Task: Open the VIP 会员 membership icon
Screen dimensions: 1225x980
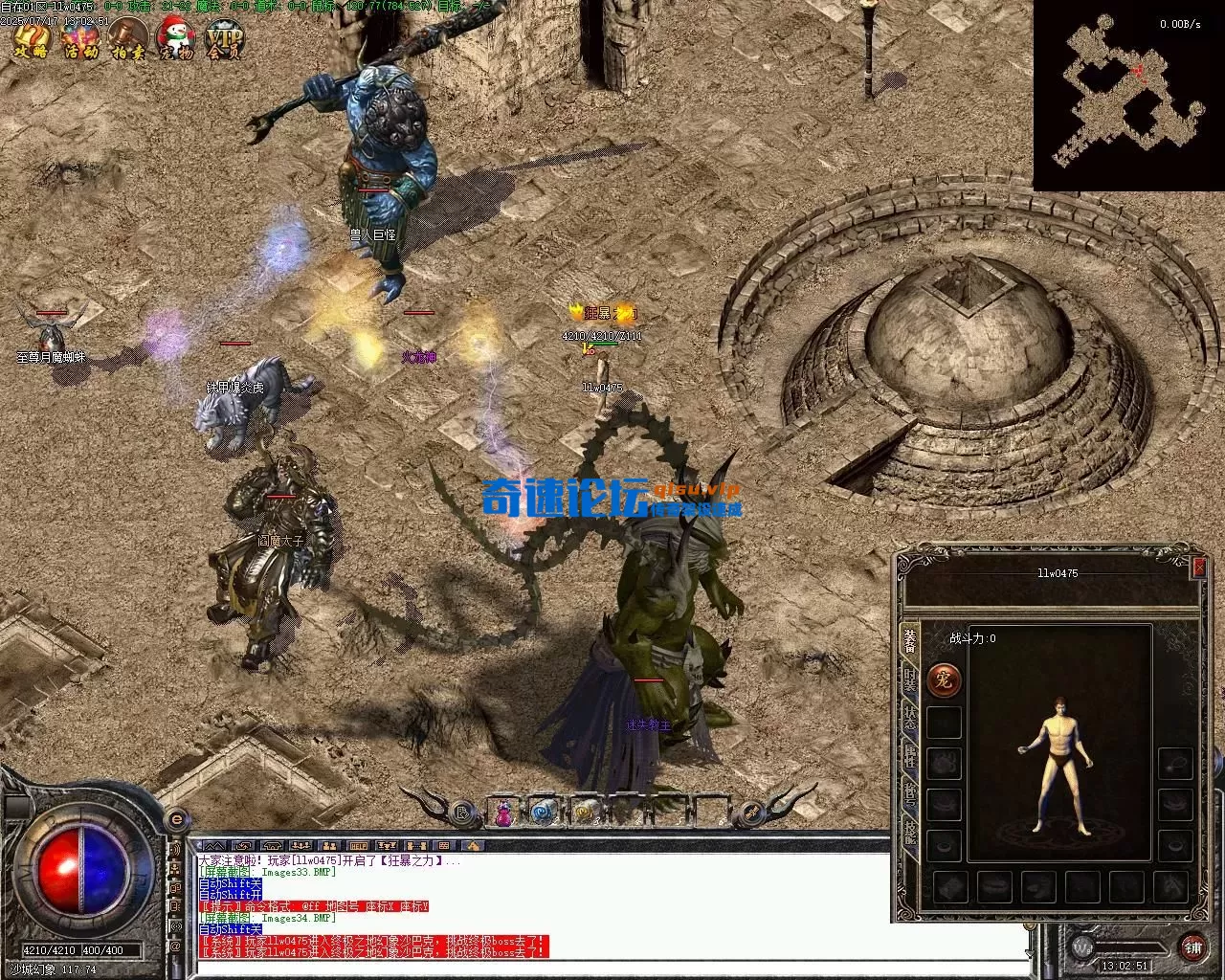Action: (226, 40)
